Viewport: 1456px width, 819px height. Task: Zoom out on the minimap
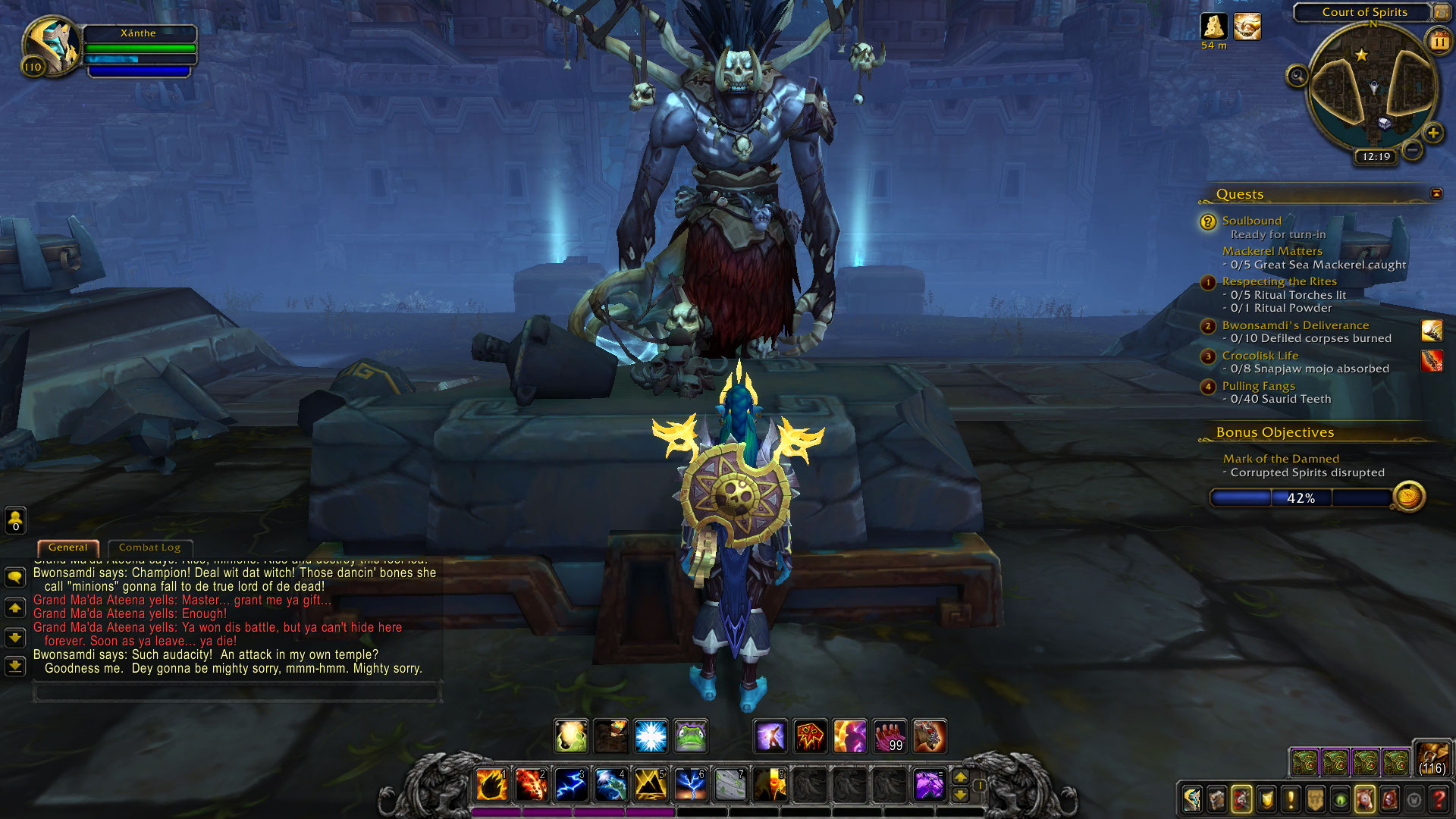(x=1412, y=150)
